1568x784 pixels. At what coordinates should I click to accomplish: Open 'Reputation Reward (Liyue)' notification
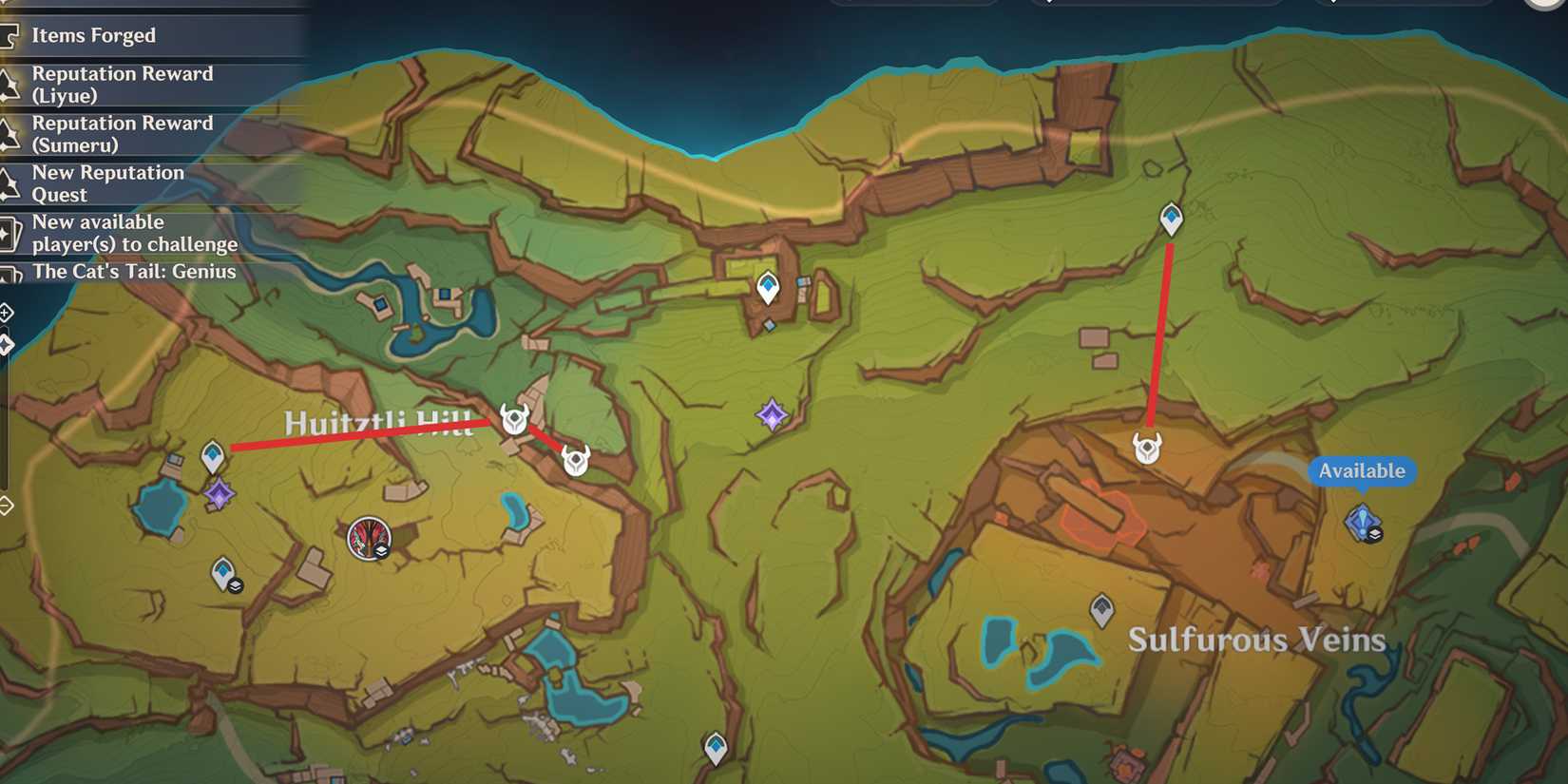(124, 85)
